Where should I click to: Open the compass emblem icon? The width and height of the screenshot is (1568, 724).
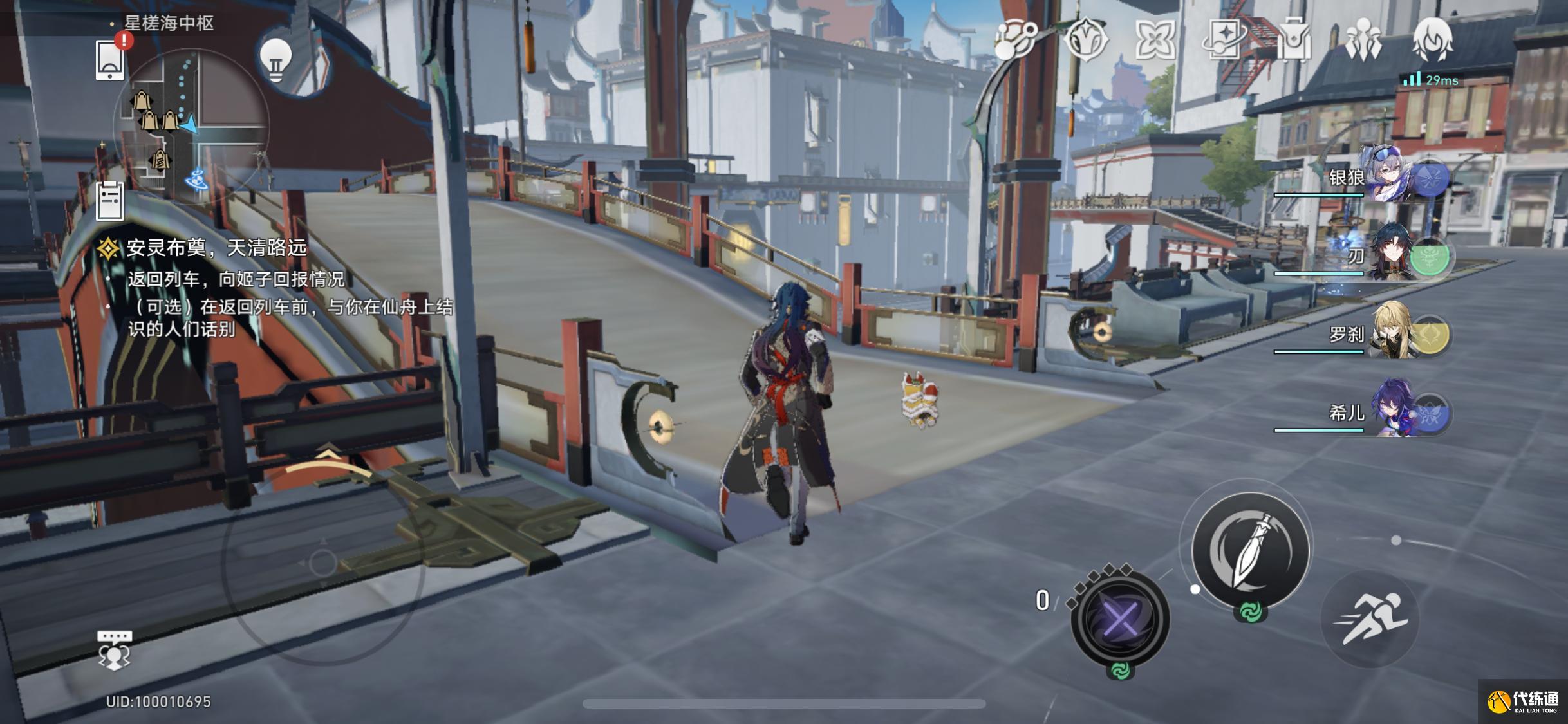pos(1085,39)
